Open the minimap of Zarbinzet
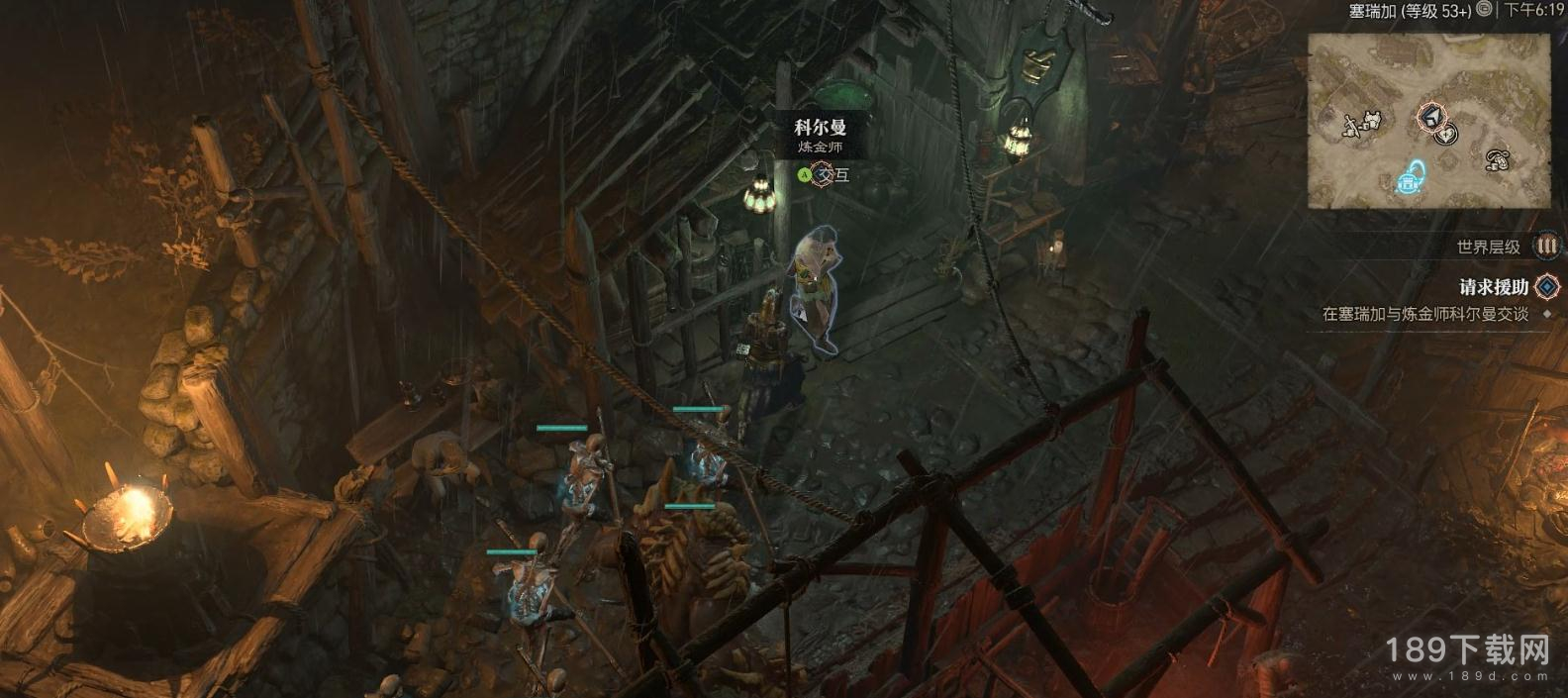Image resolution: width=1568 pixels, height=698 pixels. coord(1428,121)
